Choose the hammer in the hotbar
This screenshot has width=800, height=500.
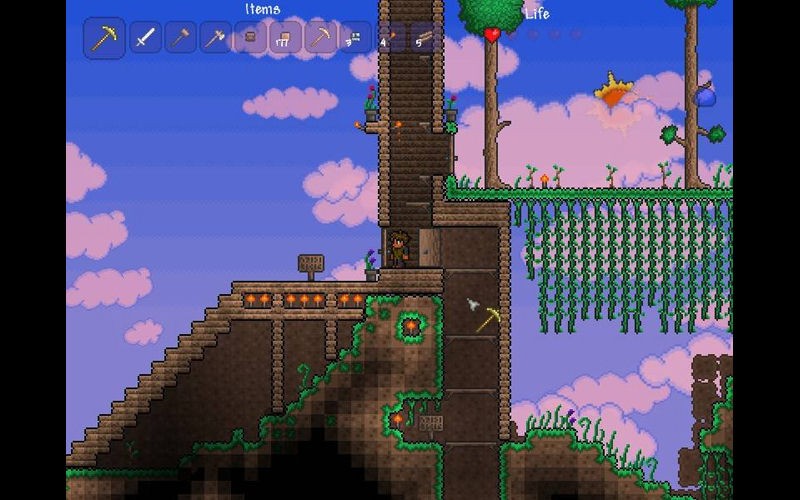(180, 38)
